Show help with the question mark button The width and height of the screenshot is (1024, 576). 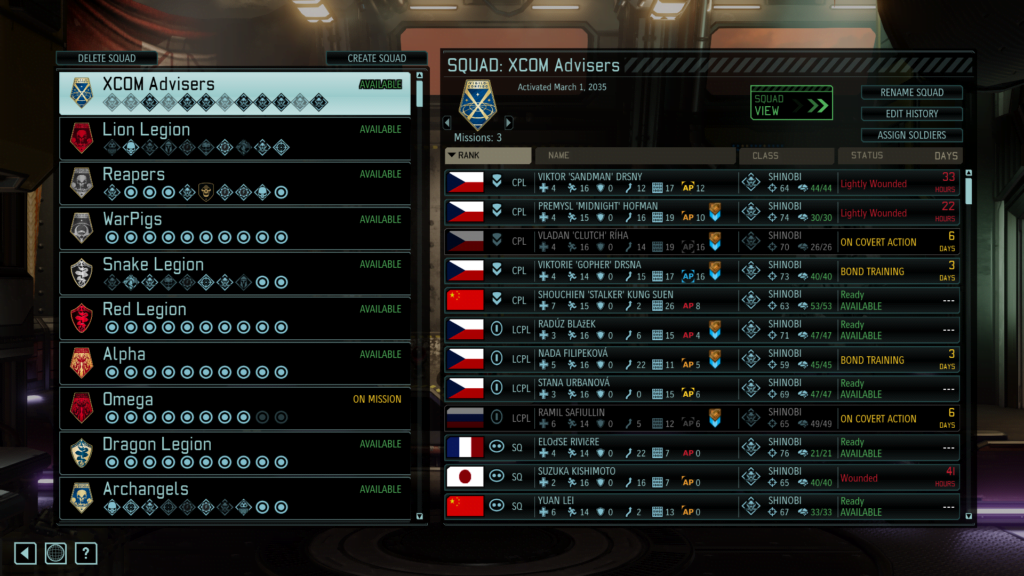(x=86, y=553)
